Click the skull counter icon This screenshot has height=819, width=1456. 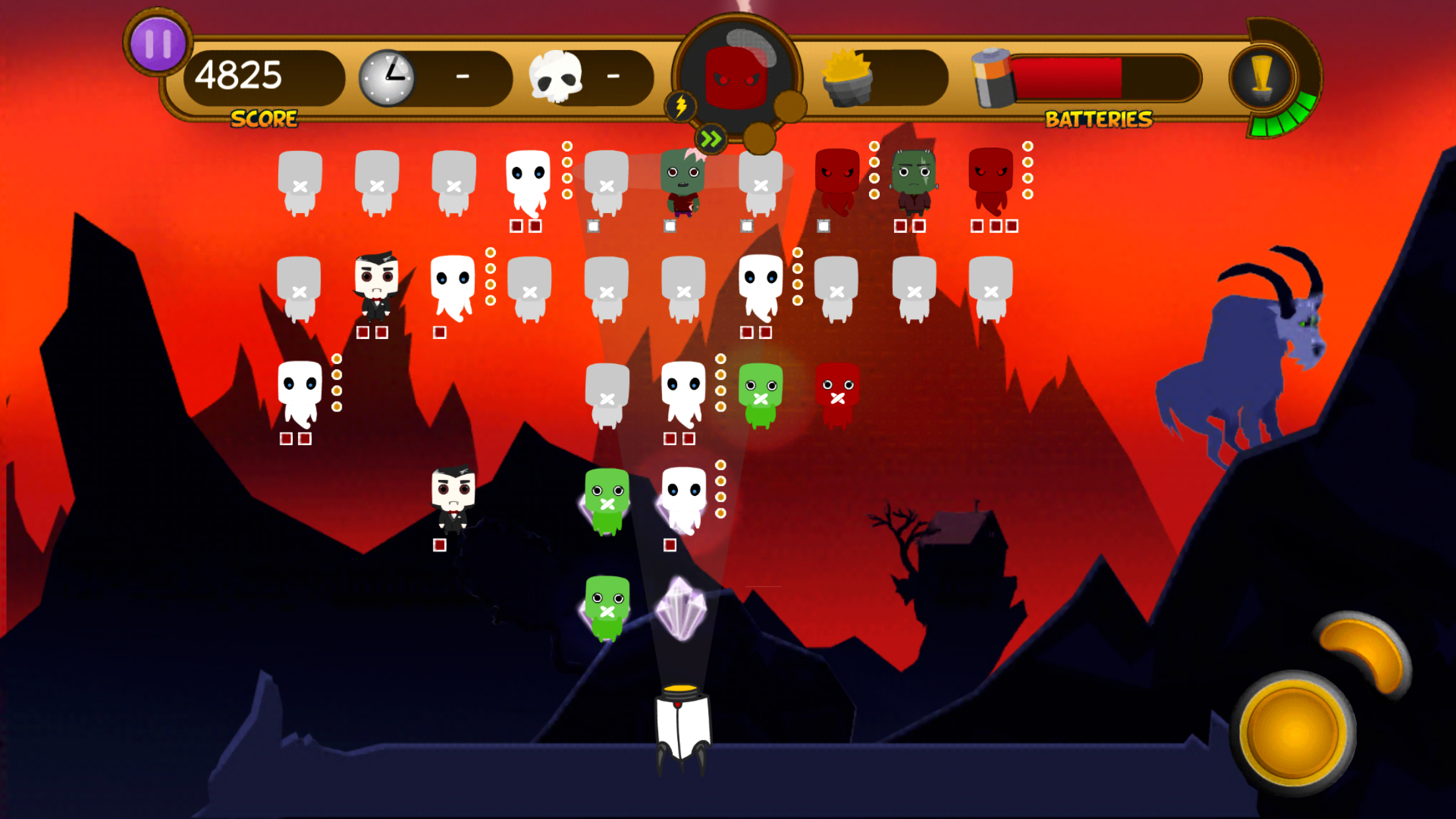click(557, 76)
